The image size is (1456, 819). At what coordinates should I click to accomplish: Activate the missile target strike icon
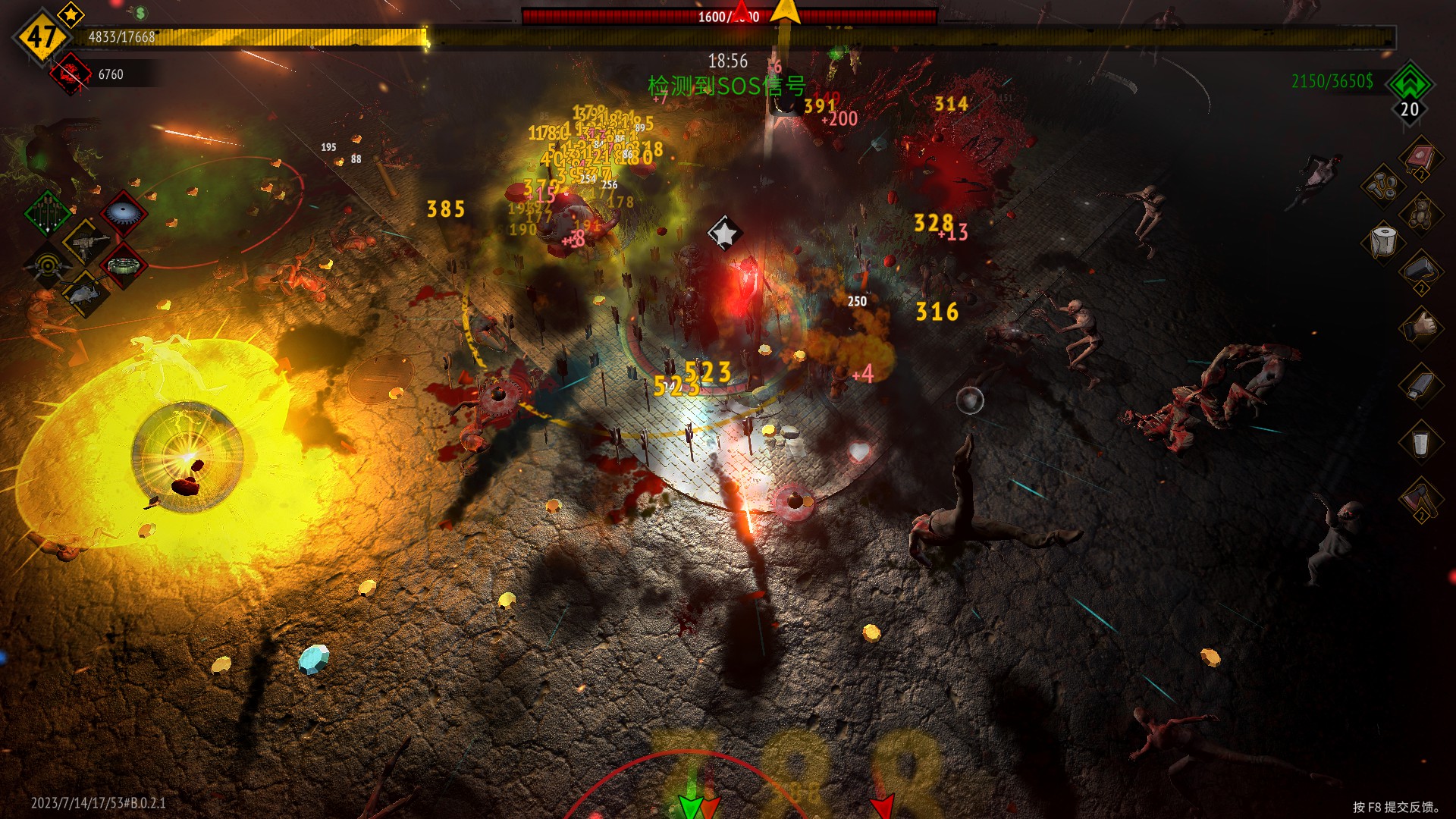[x=48, y=266]
